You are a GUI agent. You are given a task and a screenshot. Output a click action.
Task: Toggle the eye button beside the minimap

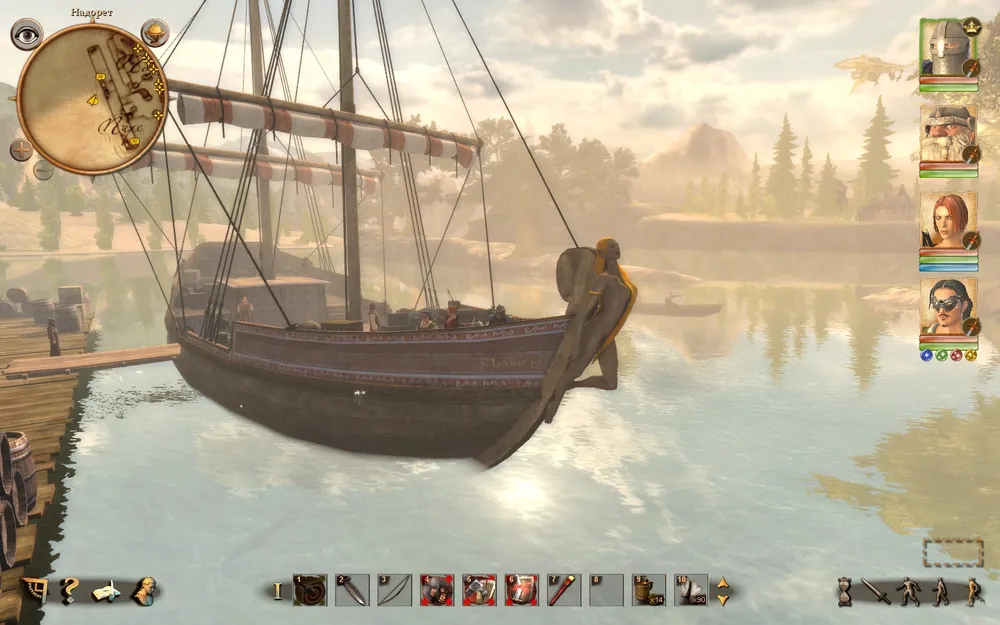point(26,34)
